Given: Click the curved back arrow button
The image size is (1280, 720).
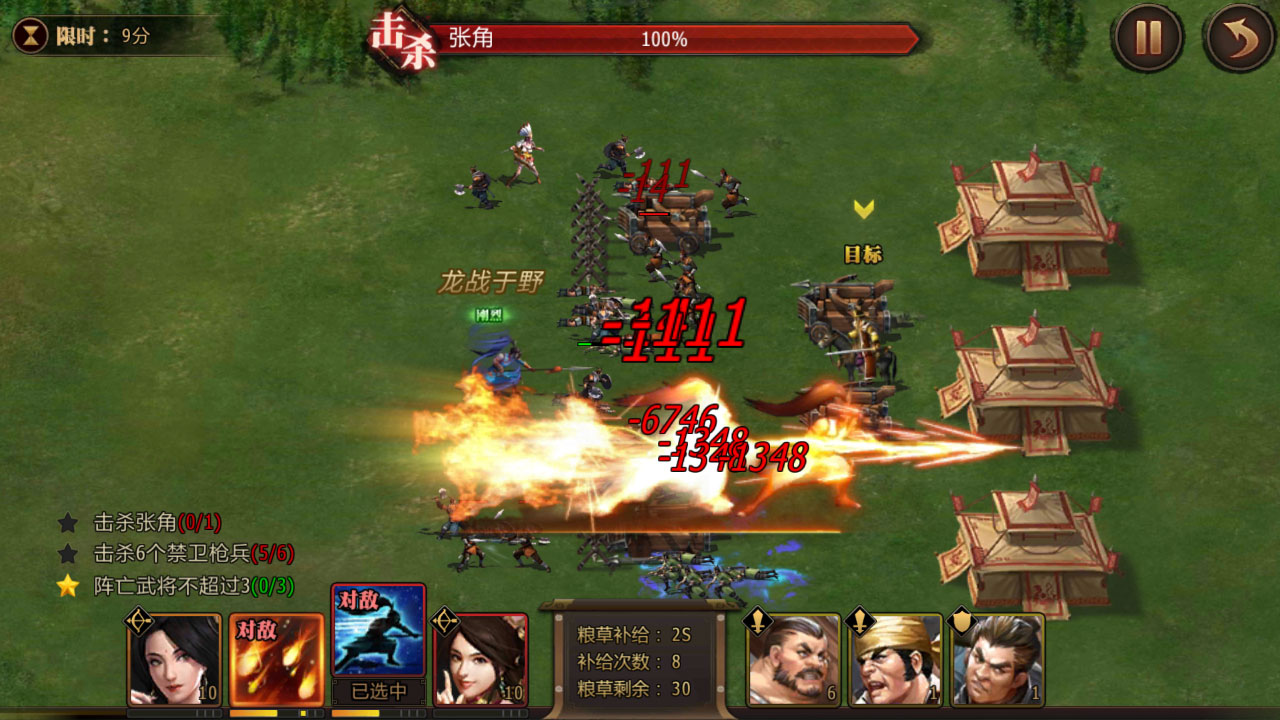Looking at the screenshot, I should coord(1240,39).
